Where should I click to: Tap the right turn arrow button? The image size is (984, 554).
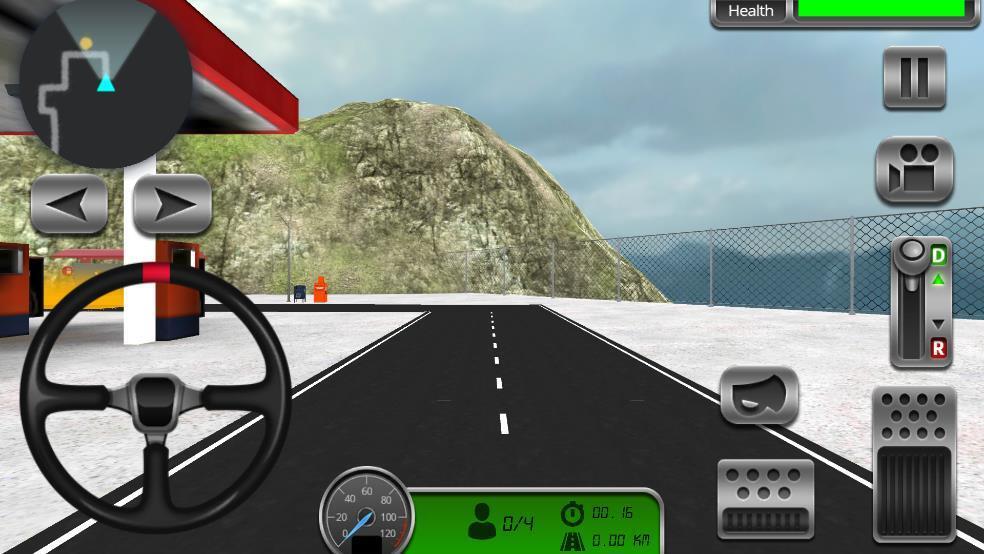[172, 205]
